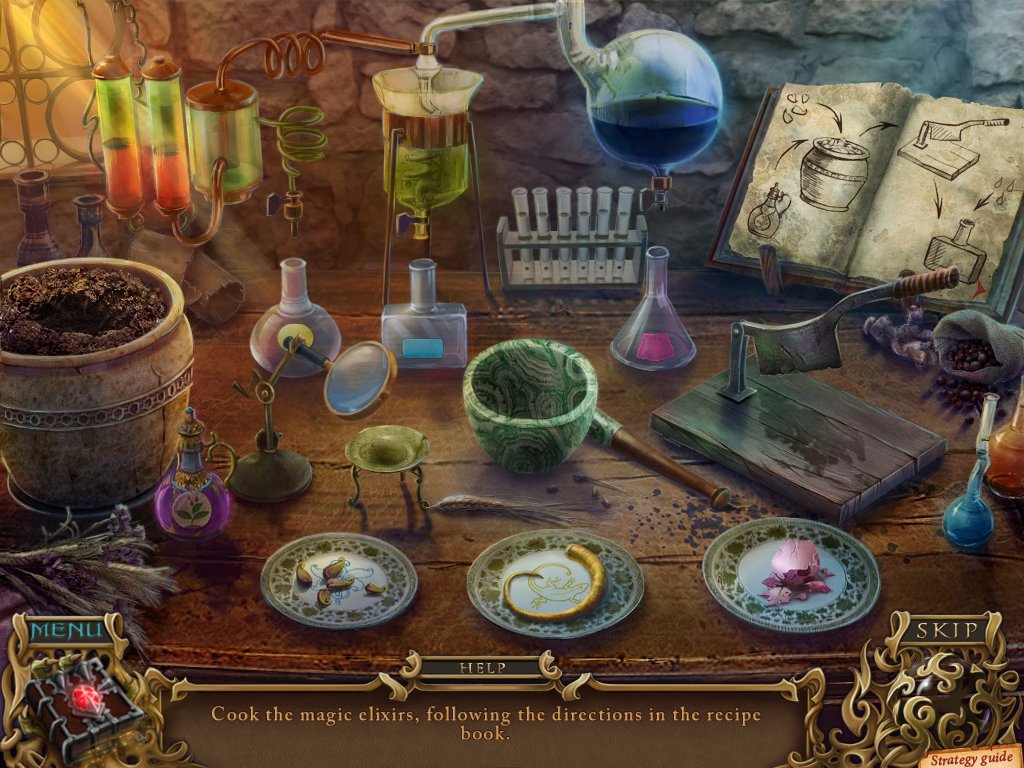Image resolution: width=1024 pixels, height=768 pixels.
Task: Skip the elixir puzzle
Action: (945, 631)
